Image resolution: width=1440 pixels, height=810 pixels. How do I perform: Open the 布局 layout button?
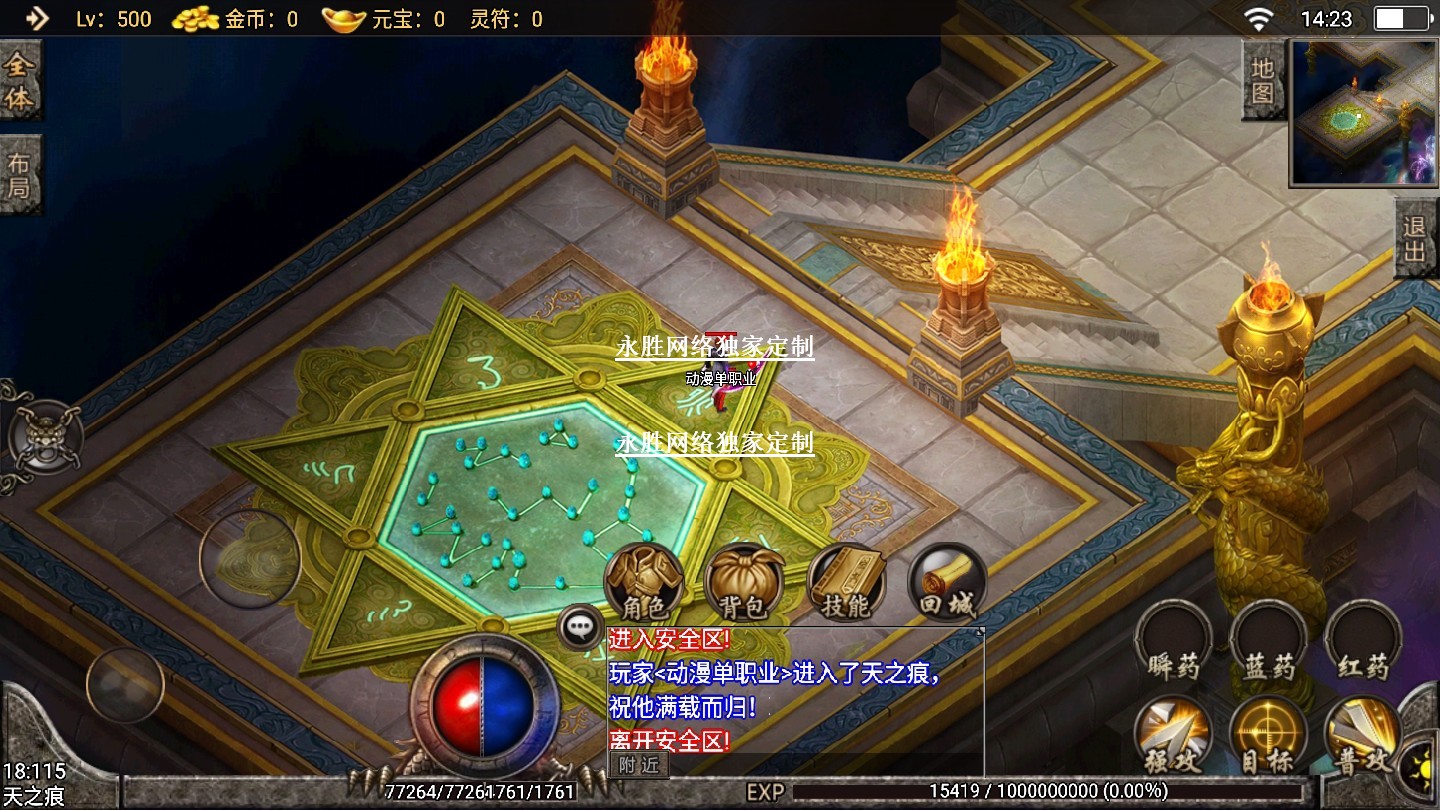point(19,174)
